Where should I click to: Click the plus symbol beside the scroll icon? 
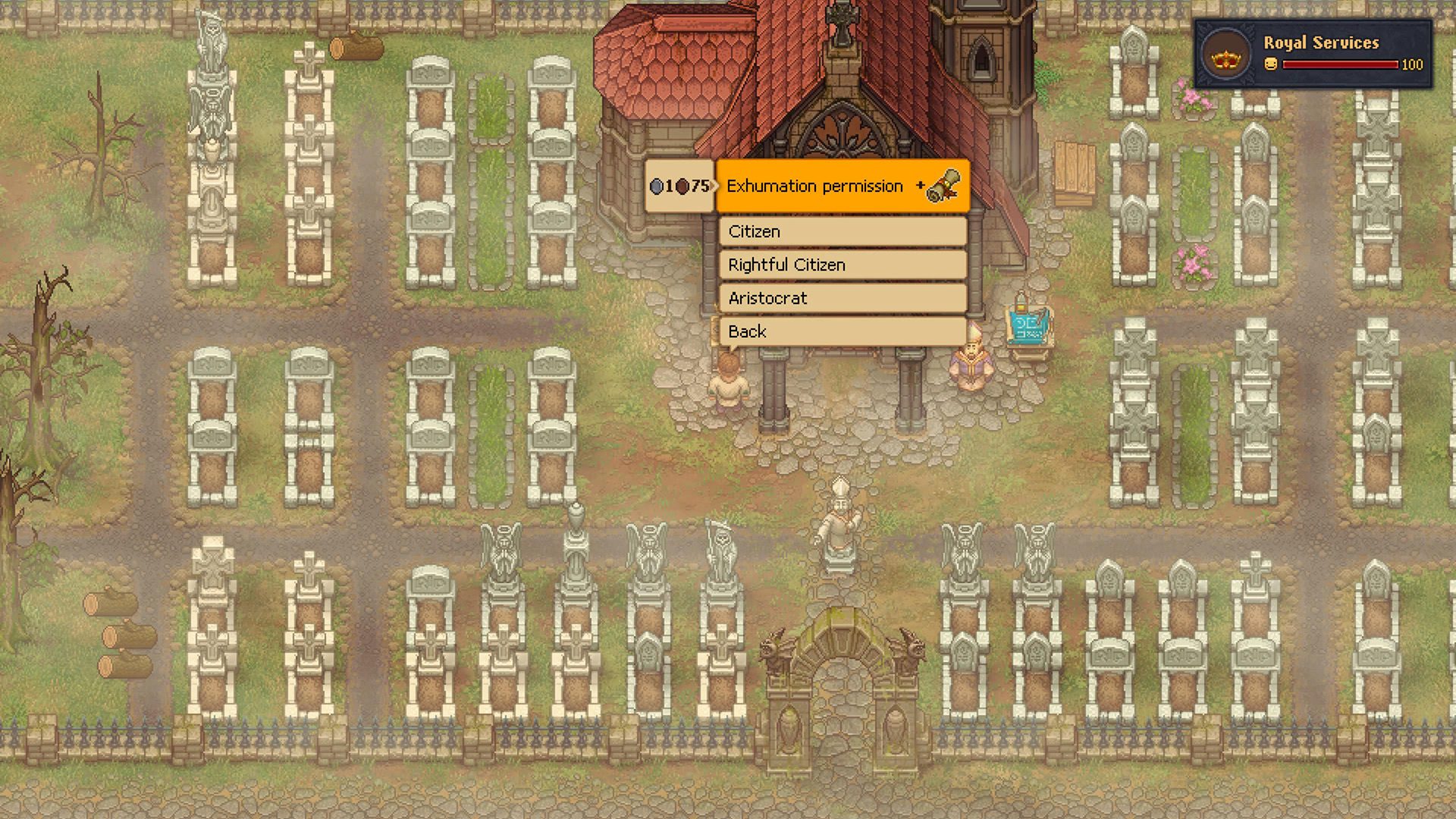[x=920, y=184]
